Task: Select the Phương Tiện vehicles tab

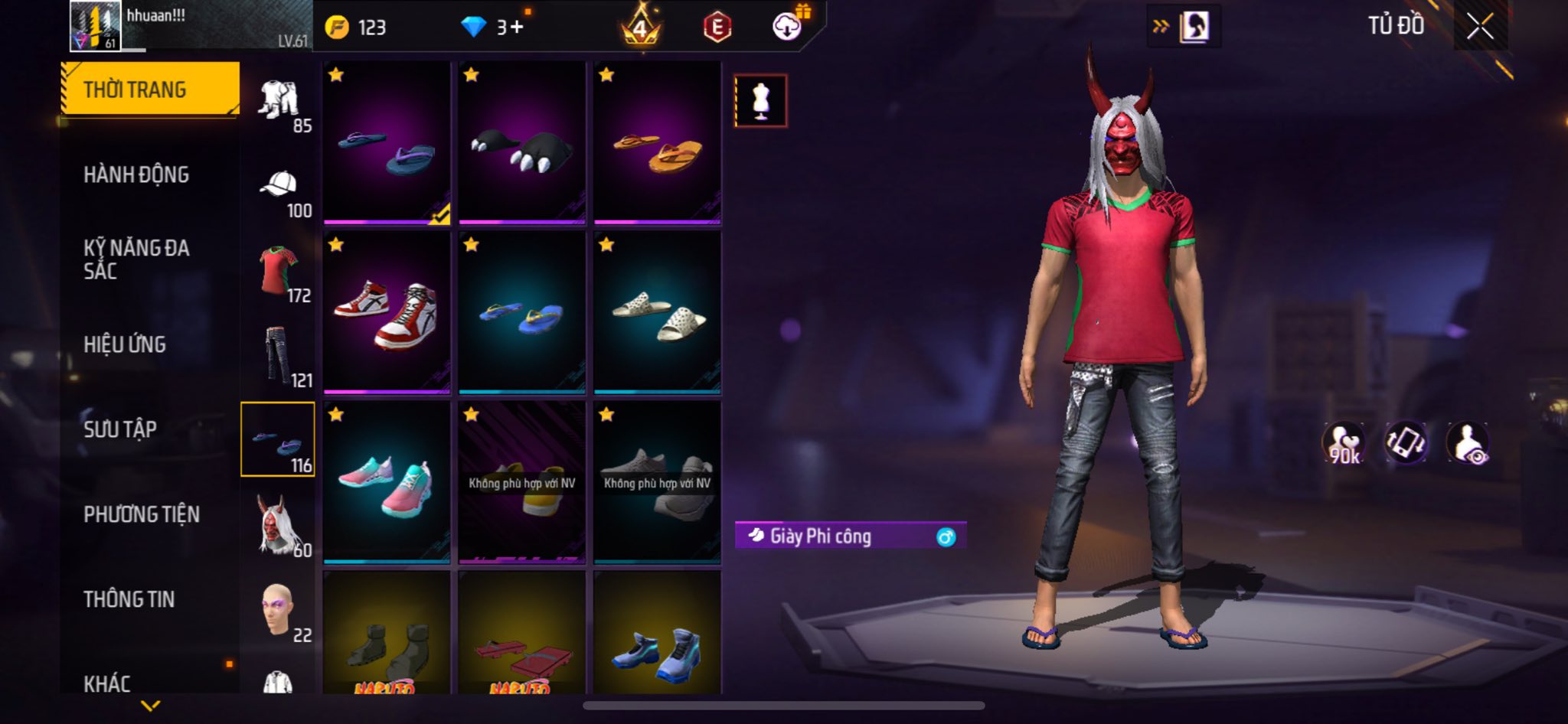Action: pyautogui.click(x=142, y=514)
